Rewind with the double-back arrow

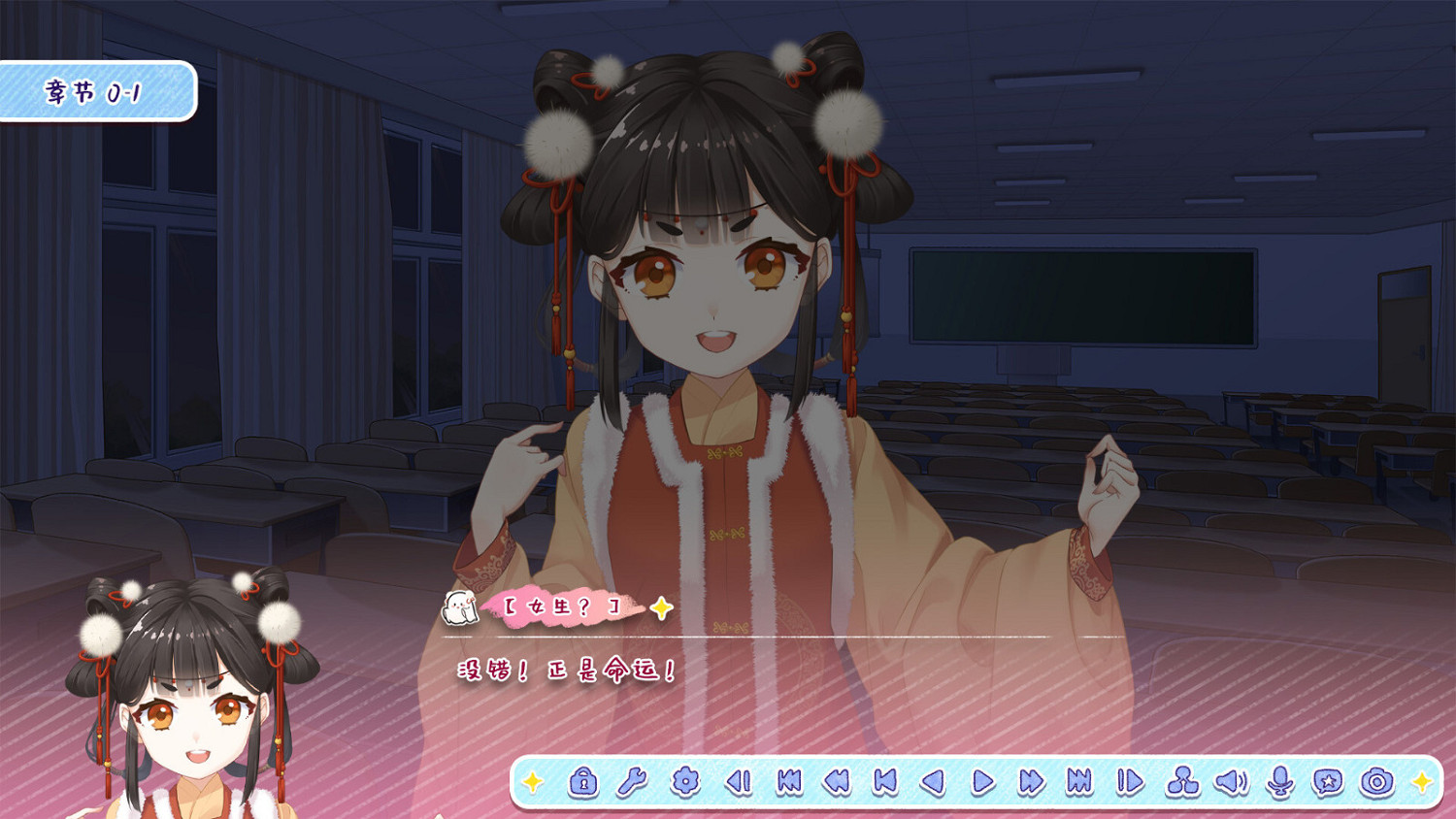[x=836, y=781]
